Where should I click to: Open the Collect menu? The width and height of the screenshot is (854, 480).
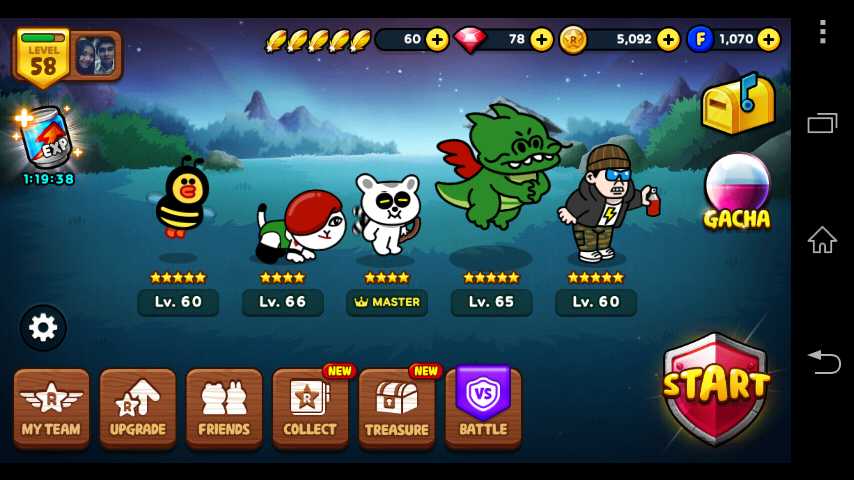310,407
